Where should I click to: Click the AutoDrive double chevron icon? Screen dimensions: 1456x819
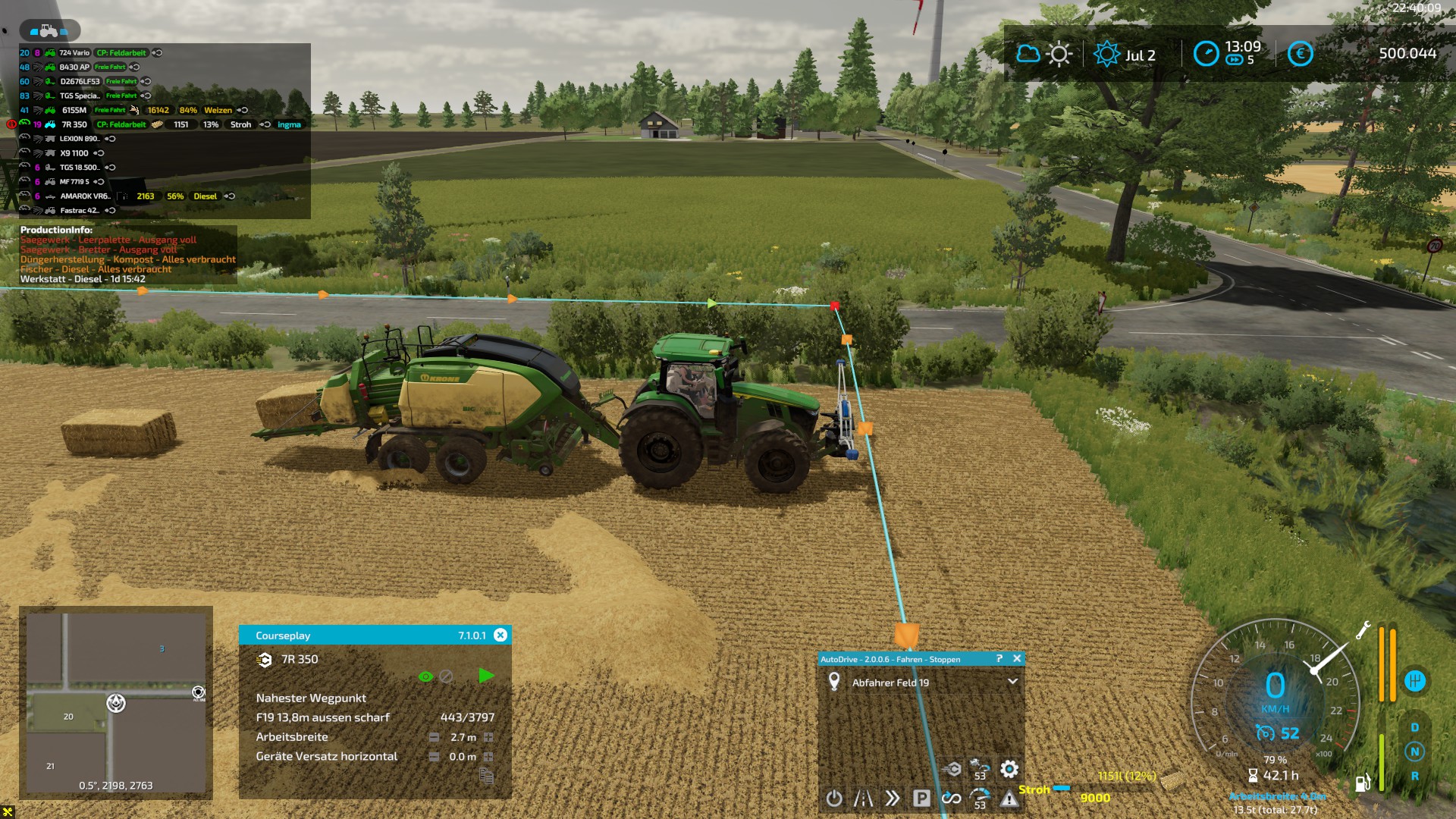tap(893, 799)
